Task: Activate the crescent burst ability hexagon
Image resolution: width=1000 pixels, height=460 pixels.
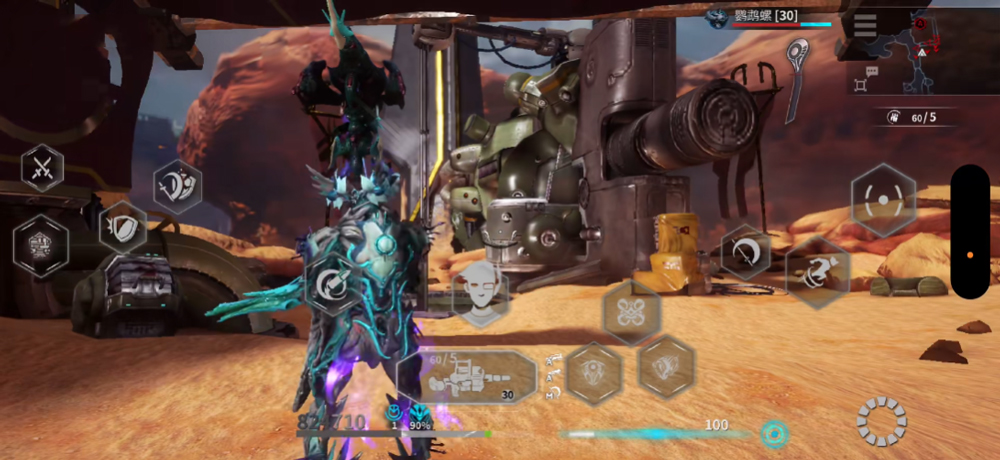Action: [x=178, y=186]
